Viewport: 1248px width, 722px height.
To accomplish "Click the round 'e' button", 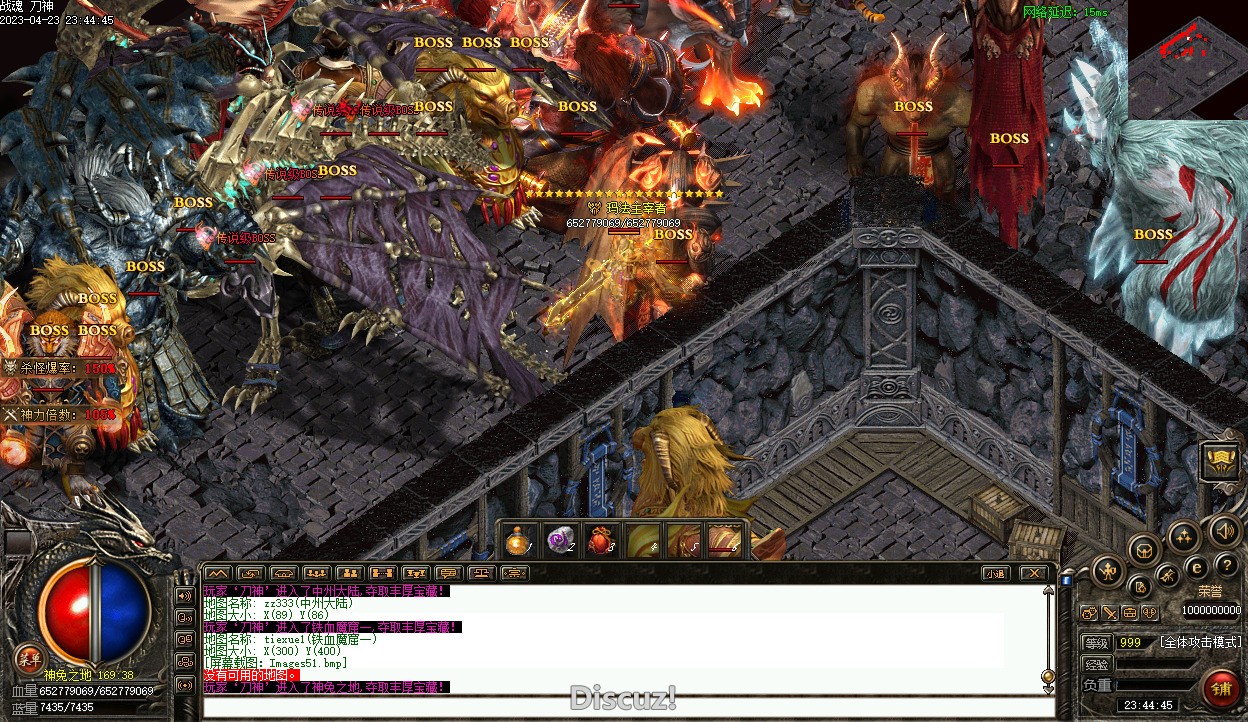I will 1196,567.
